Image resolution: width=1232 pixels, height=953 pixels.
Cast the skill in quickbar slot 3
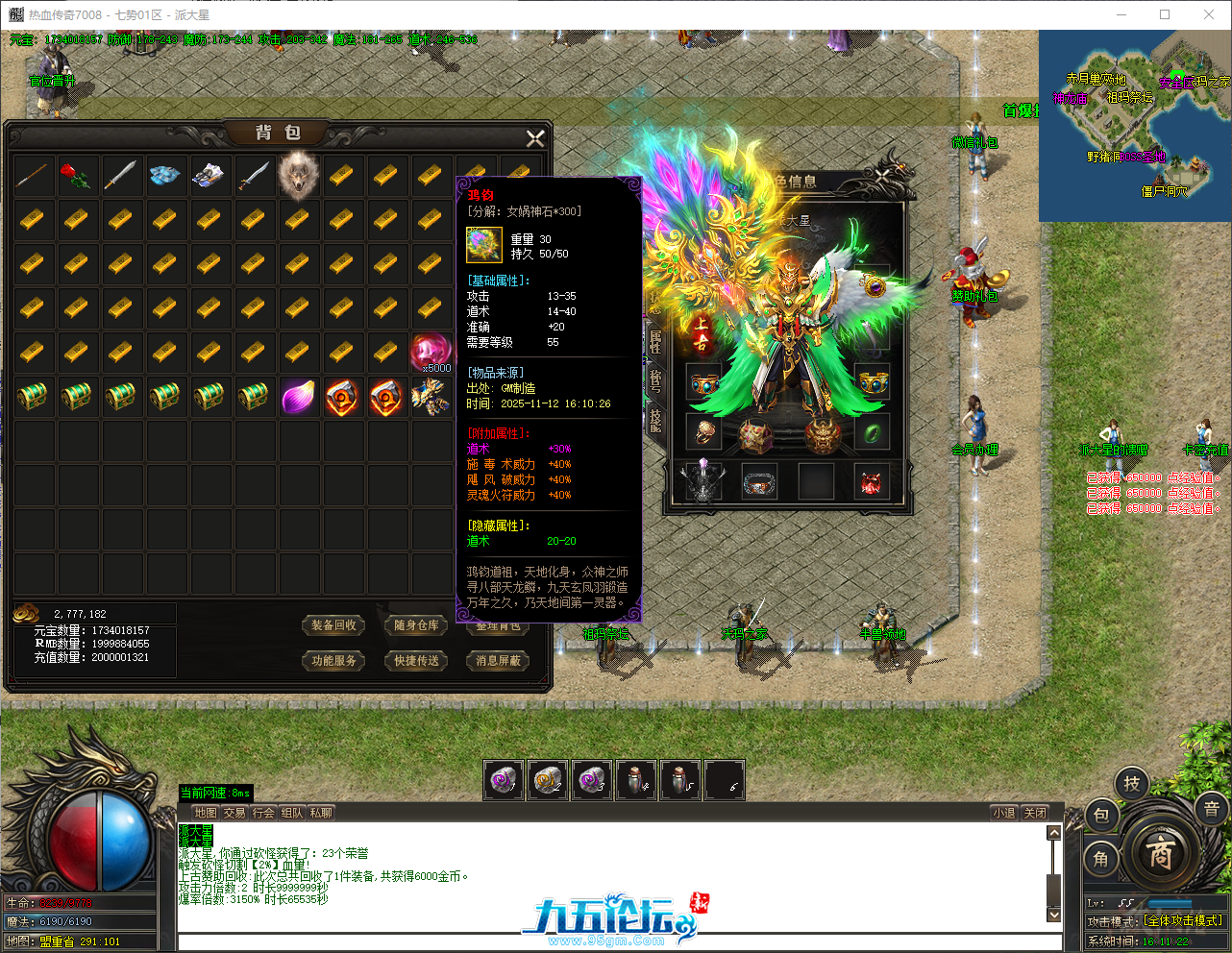click(592, 780)
